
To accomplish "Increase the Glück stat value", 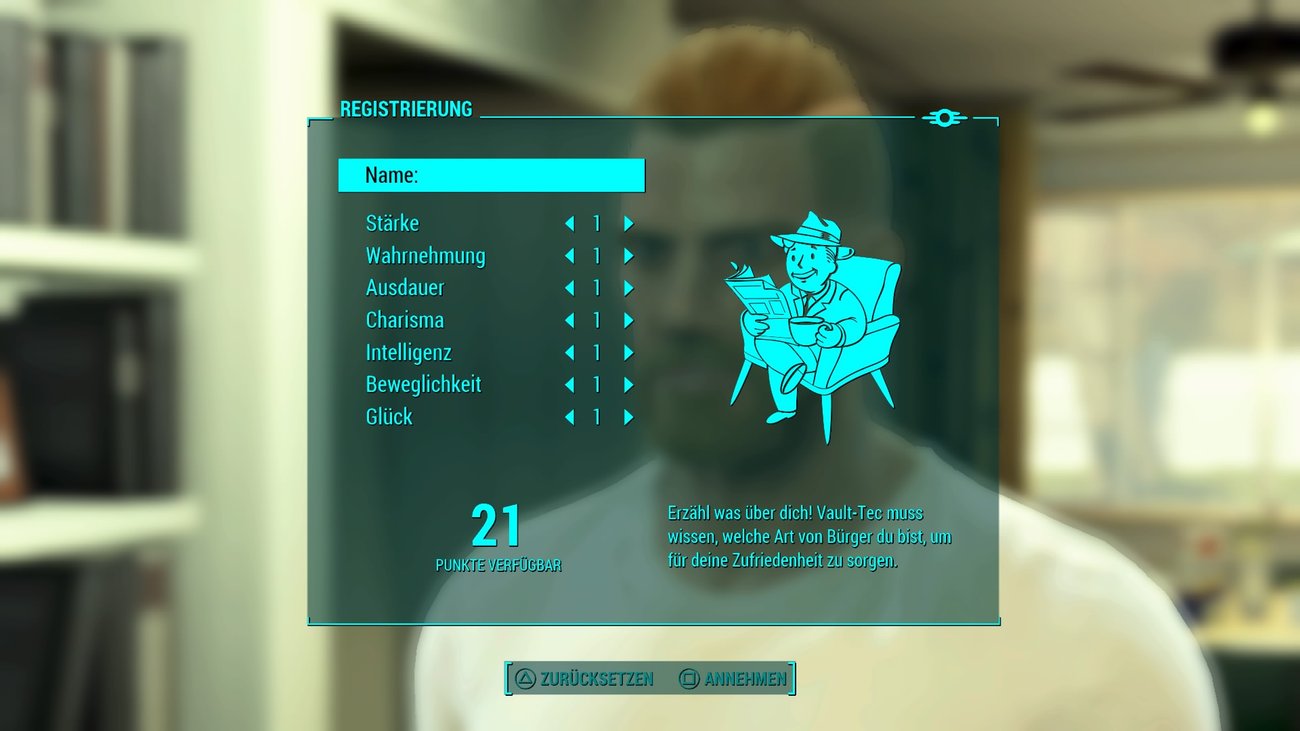I will 629,417.
